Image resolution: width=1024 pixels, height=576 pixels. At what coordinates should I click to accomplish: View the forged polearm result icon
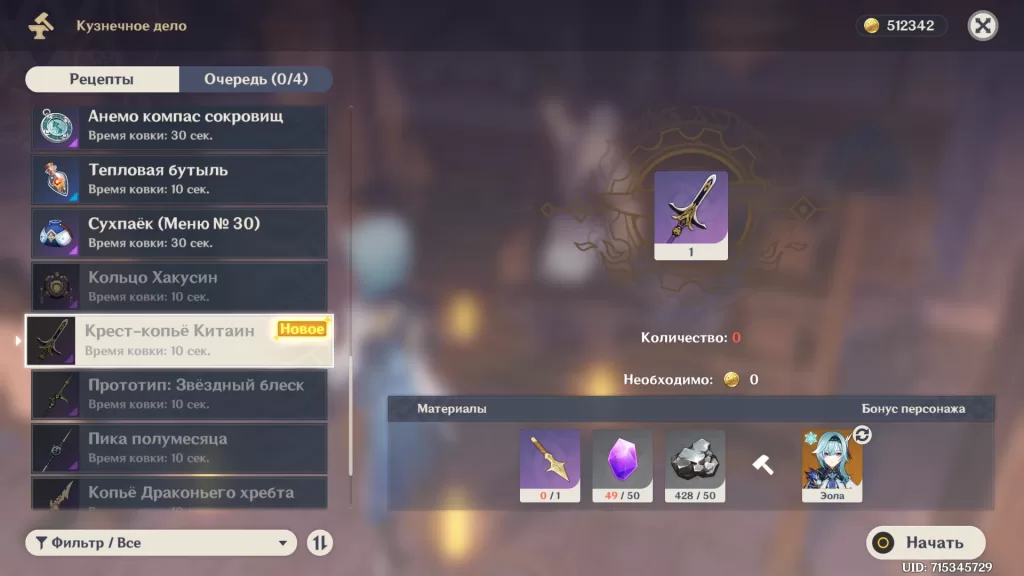pos(690,215)
